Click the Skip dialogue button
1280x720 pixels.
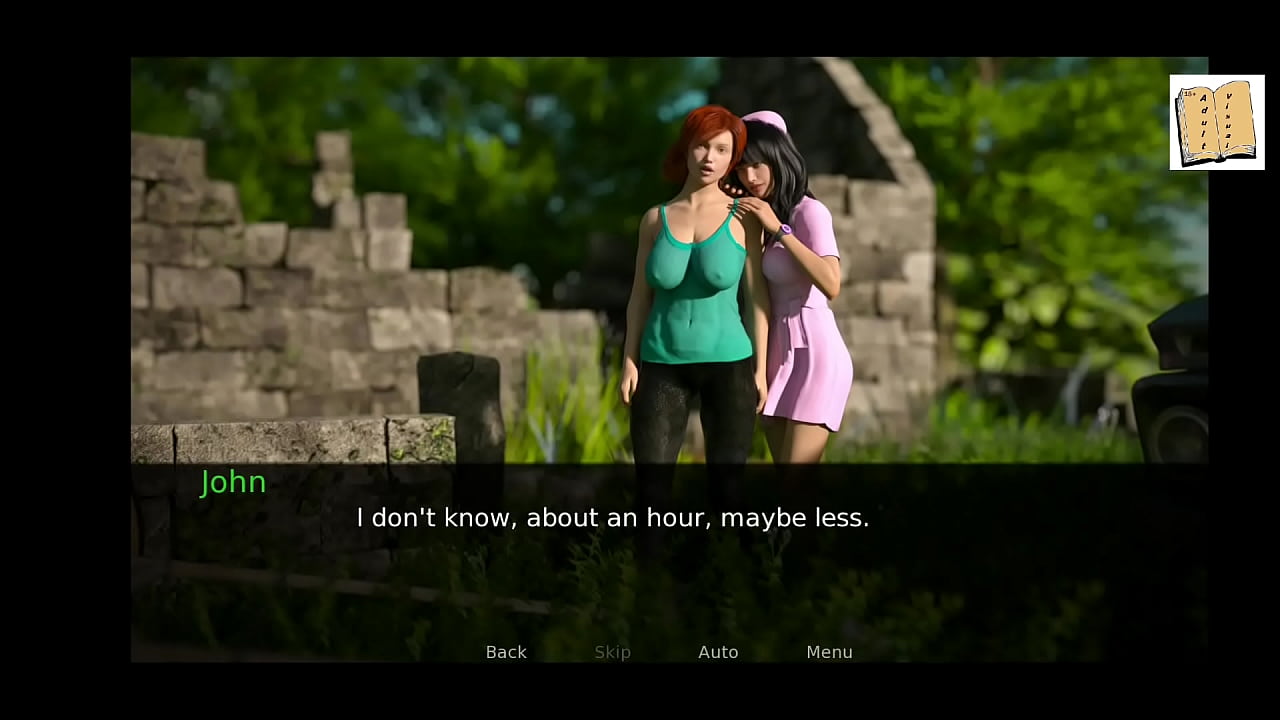click(612, 652)
